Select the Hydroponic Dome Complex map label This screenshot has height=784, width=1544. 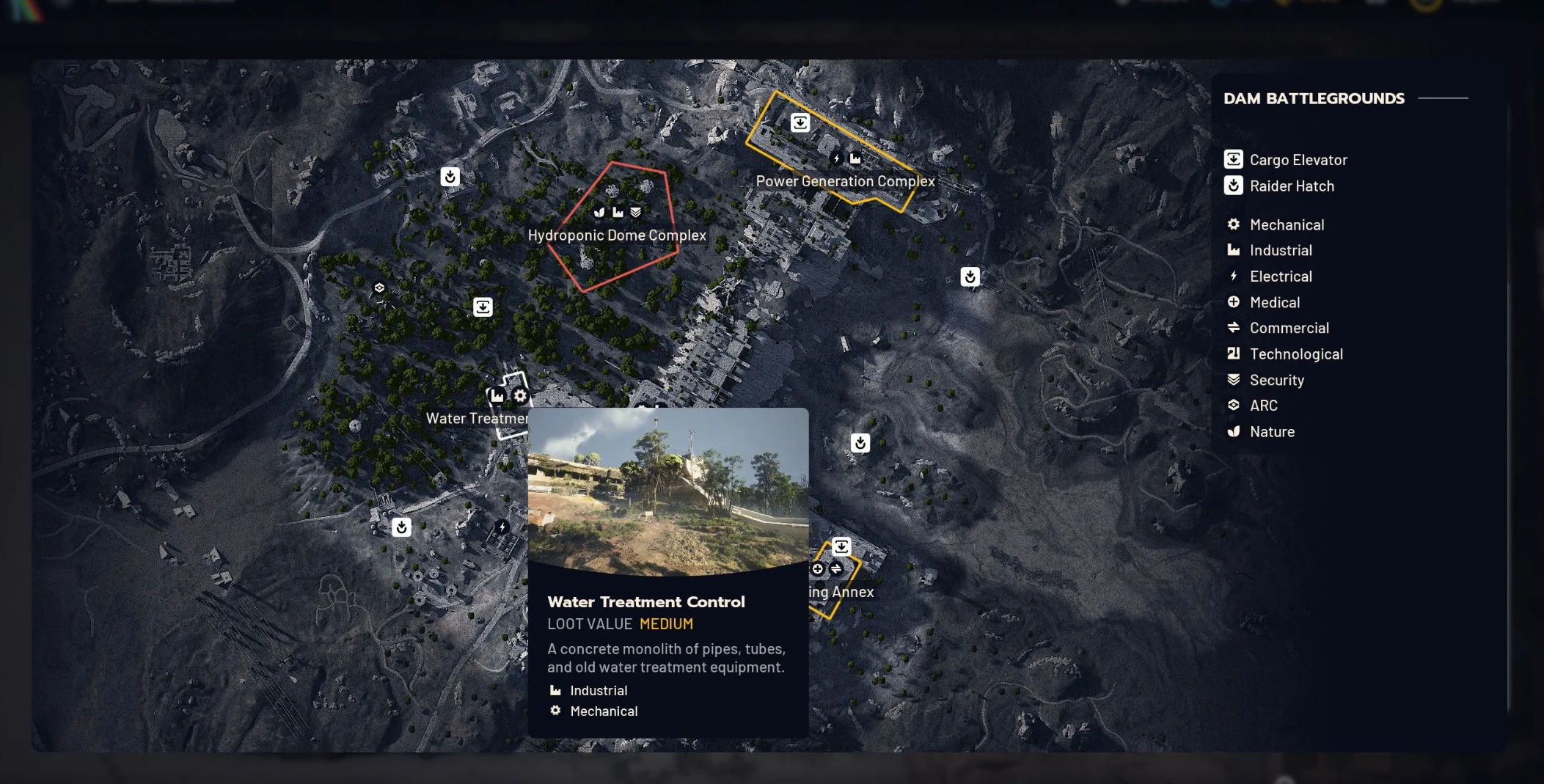point(617,235)
